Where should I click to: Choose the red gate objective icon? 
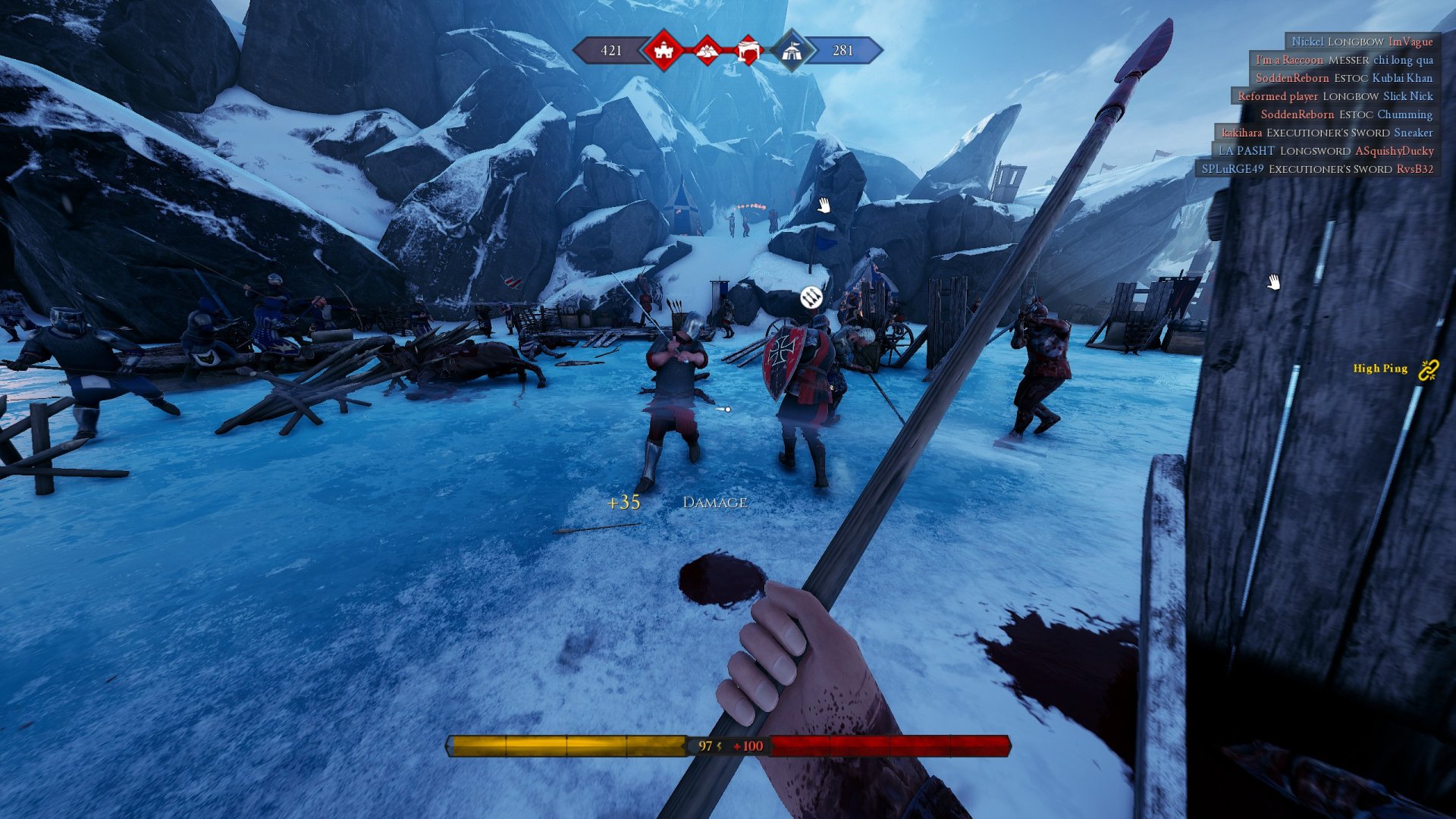(748, 51)
